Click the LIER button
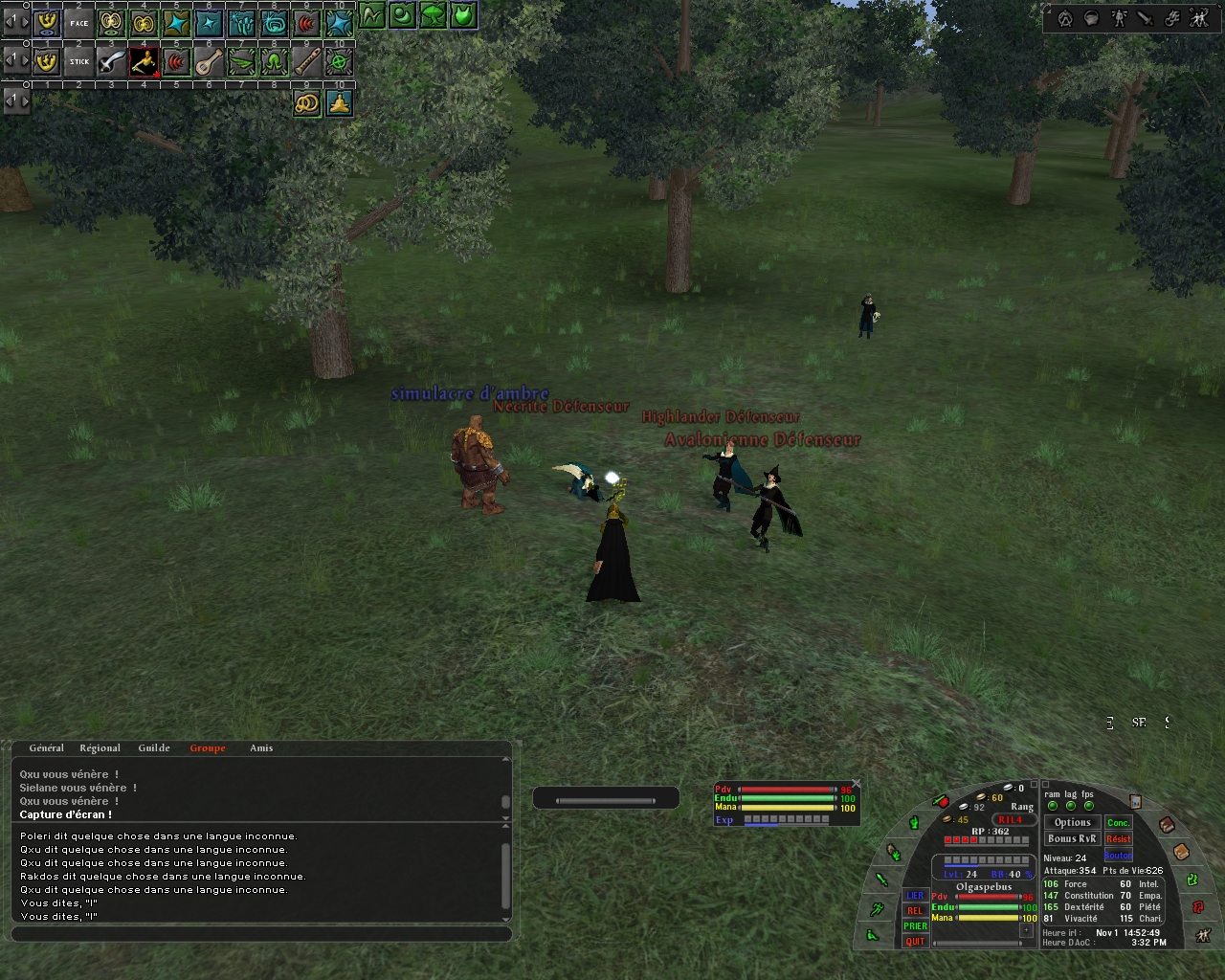The height and width of the screenshot is (980, 1225). click(x=915, y=896)
